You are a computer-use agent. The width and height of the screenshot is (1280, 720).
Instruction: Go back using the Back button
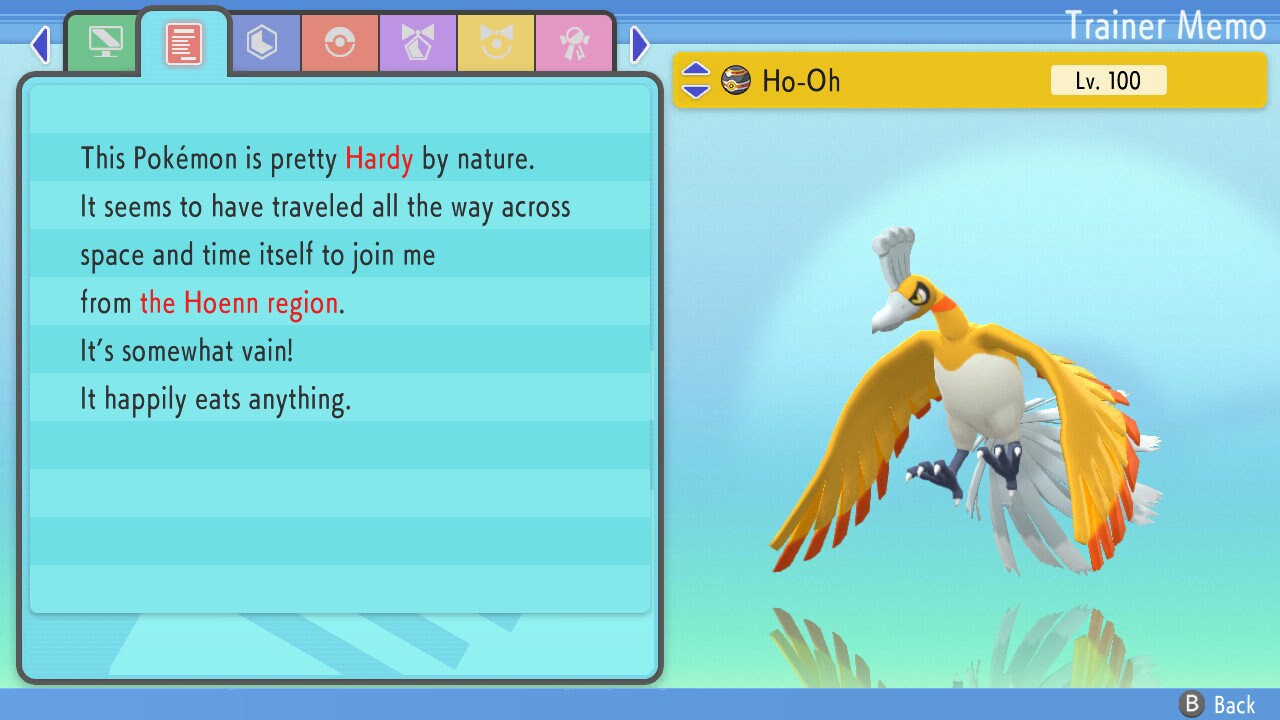pos(1219,705)
